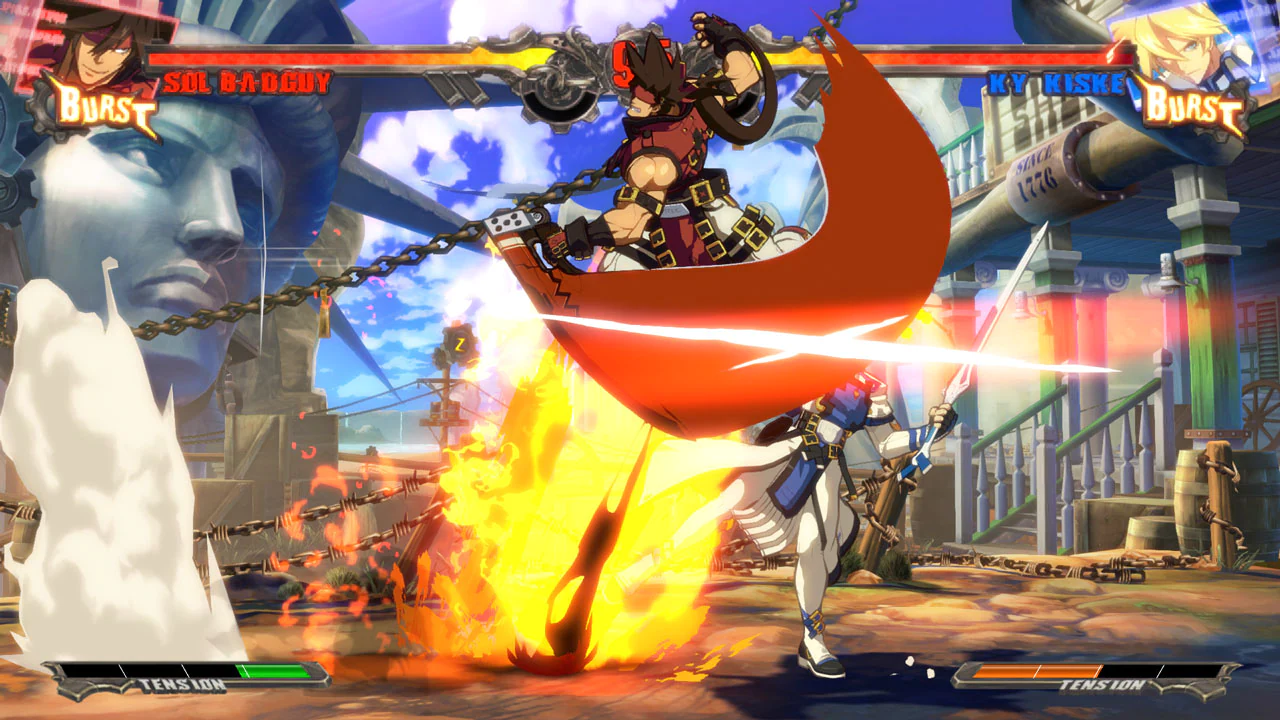Expand Sol Badguy's health bar details
The height and width of the screenshot is (720, 1280).
point(320,55)
